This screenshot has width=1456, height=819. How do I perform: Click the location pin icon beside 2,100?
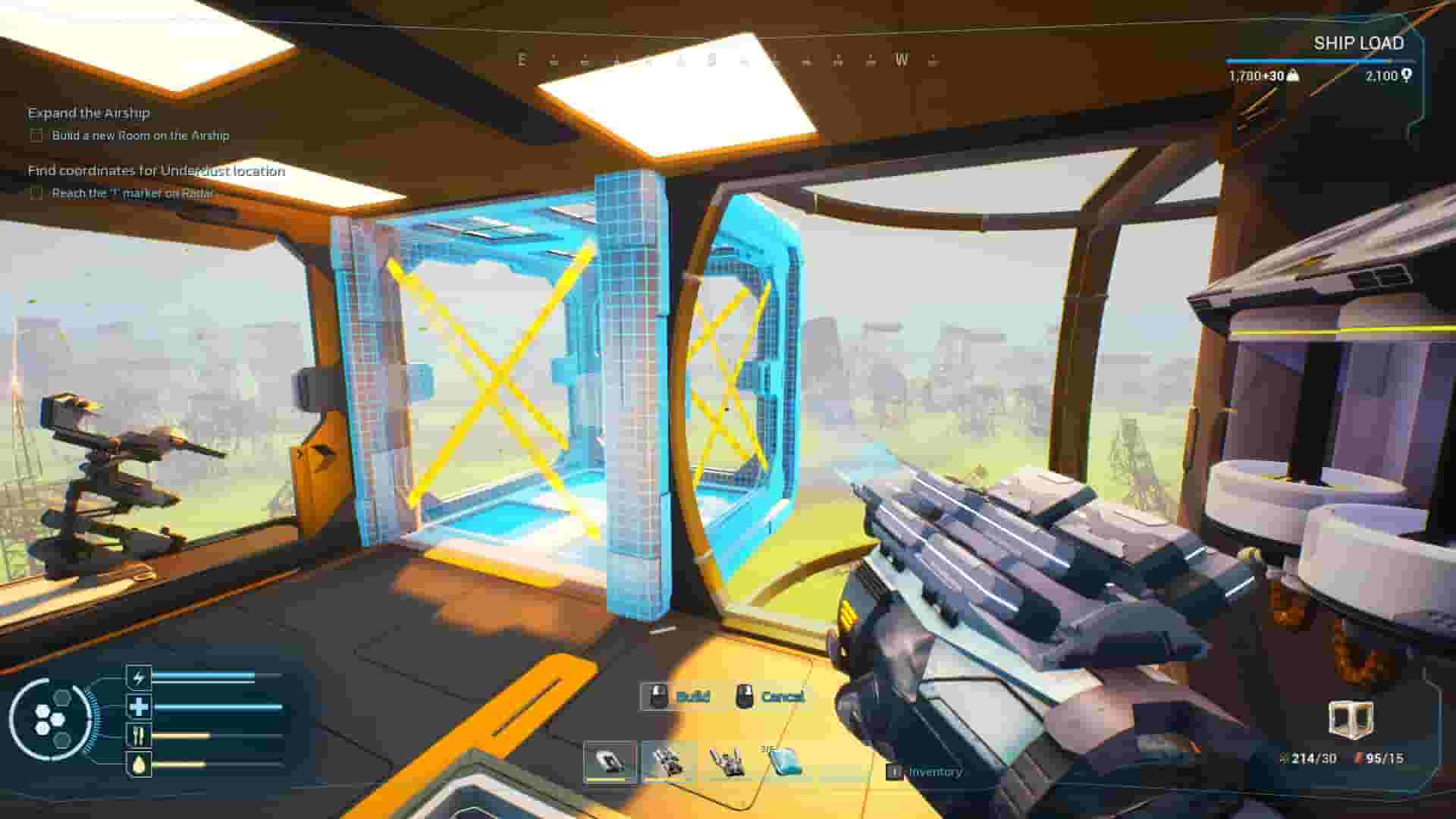[x=1407, y=74]
